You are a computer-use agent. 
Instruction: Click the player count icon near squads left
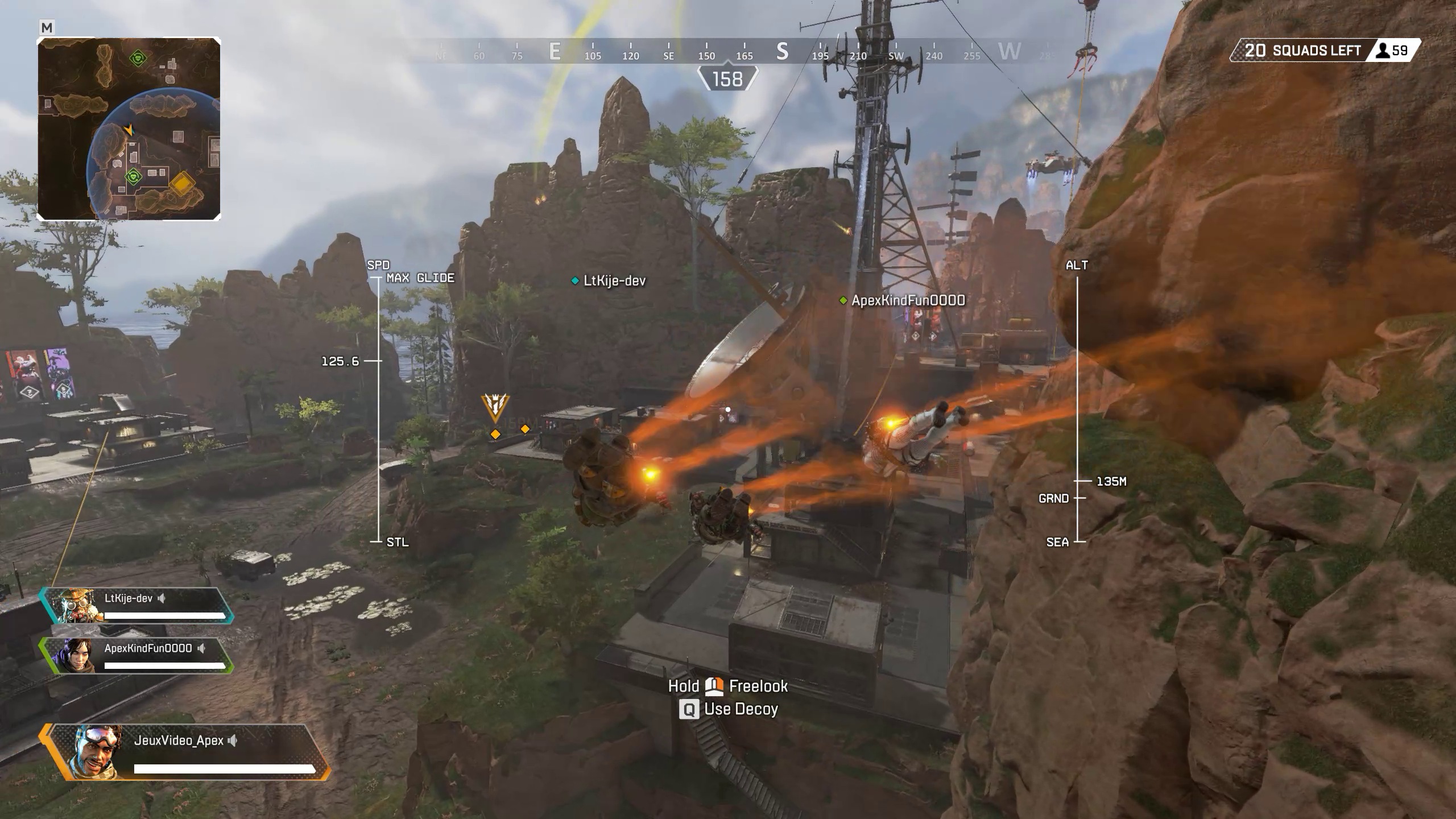1384,50
